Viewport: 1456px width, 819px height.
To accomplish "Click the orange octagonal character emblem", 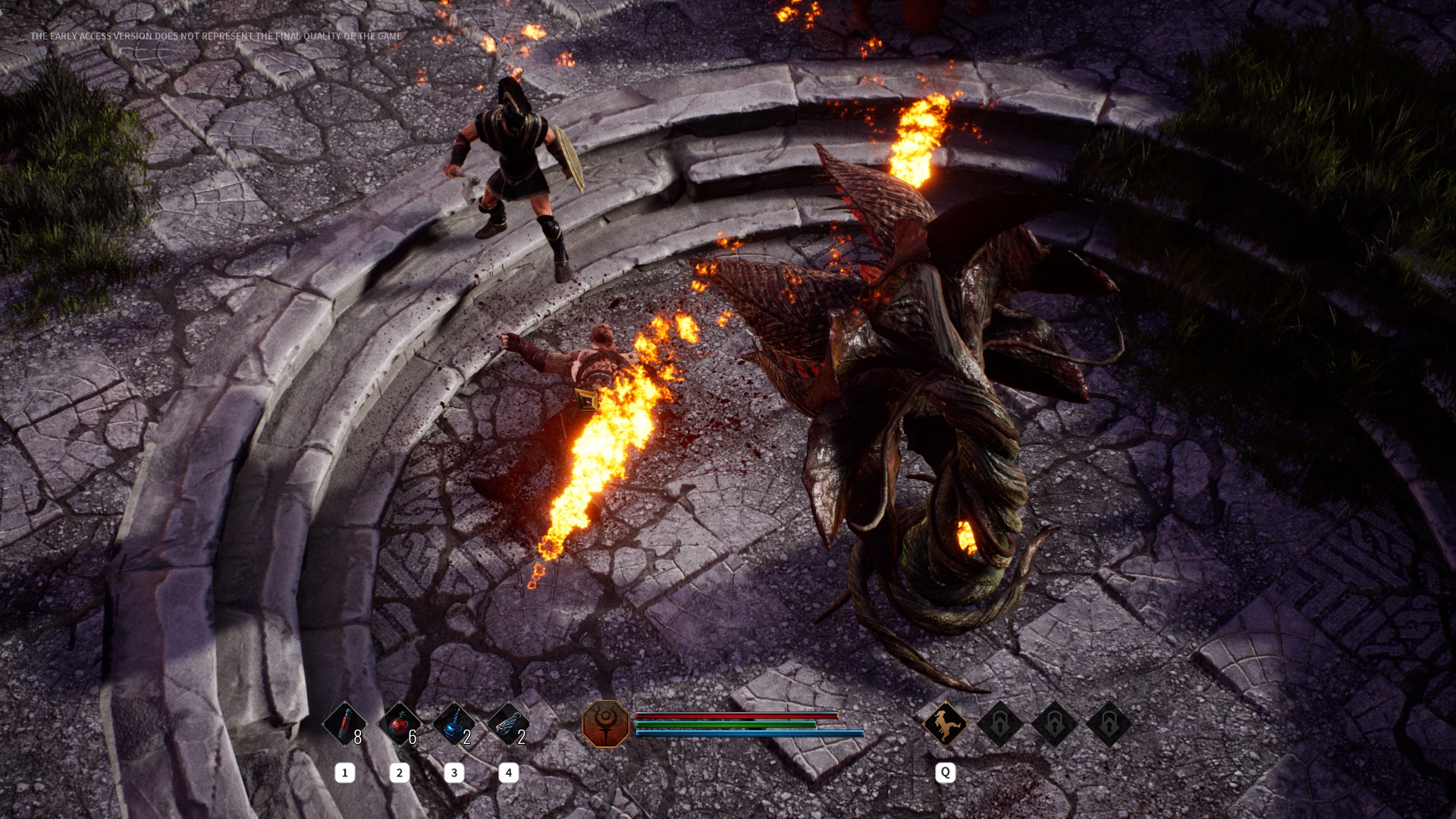I will (x=606, y=723).
